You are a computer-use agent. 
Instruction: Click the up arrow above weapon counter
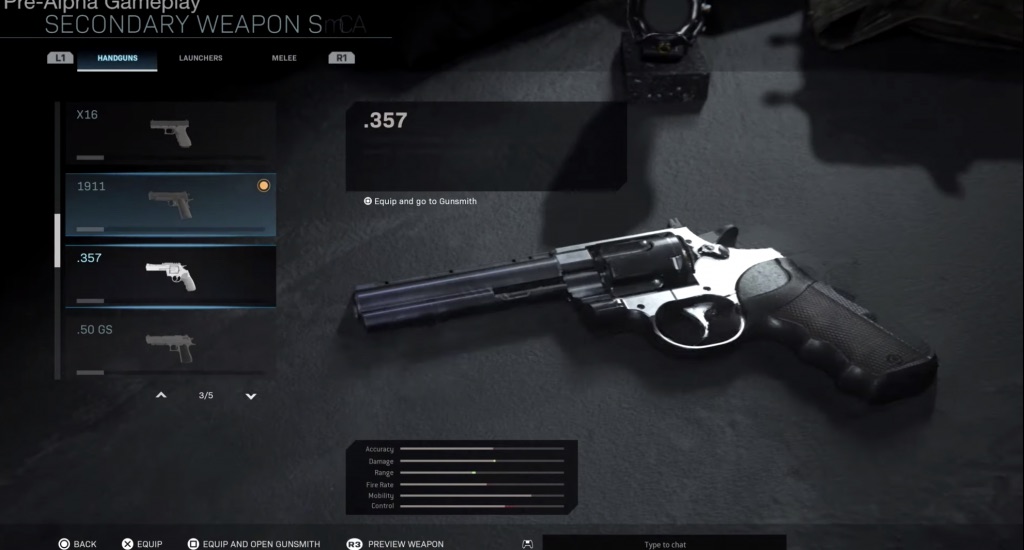tap(161, 396)
